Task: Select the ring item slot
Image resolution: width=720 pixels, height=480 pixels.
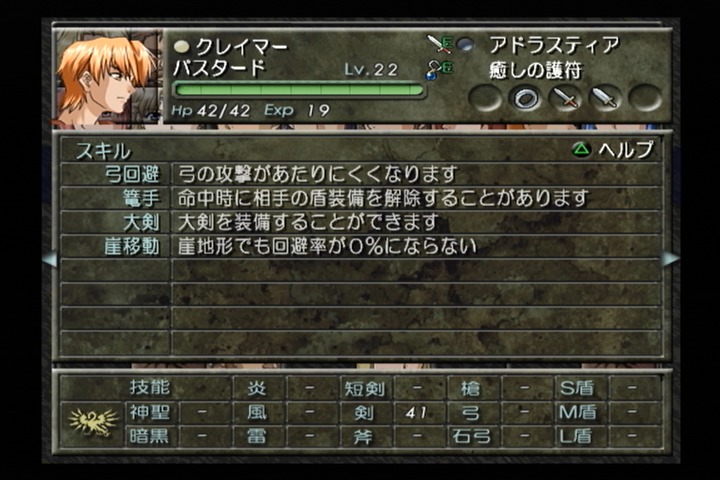Action: tap(526, 98)
